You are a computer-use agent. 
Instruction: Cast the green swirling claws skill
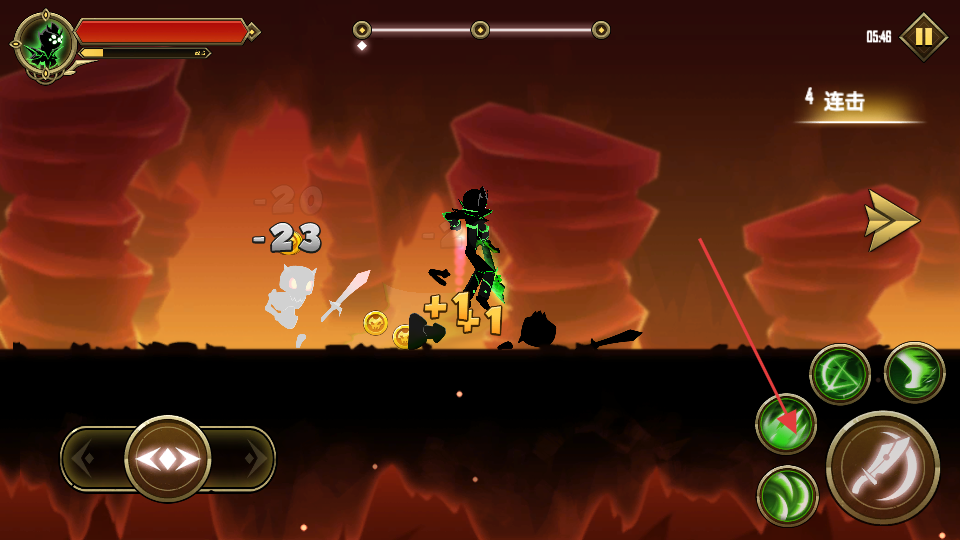tap(787, 495)
